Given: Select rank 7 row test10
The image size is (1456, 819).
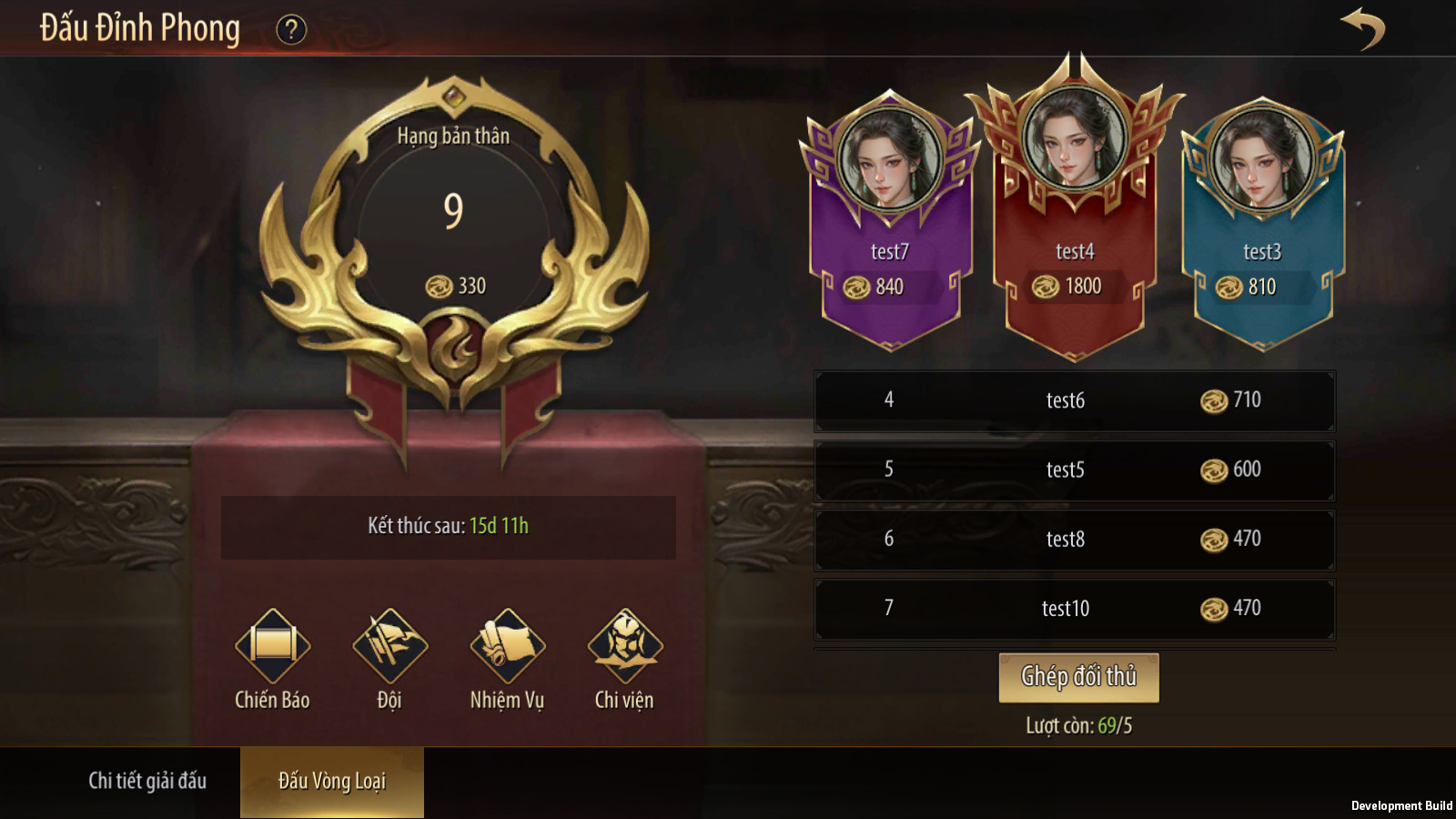Looking at the screenshot, I should 1074,609.
